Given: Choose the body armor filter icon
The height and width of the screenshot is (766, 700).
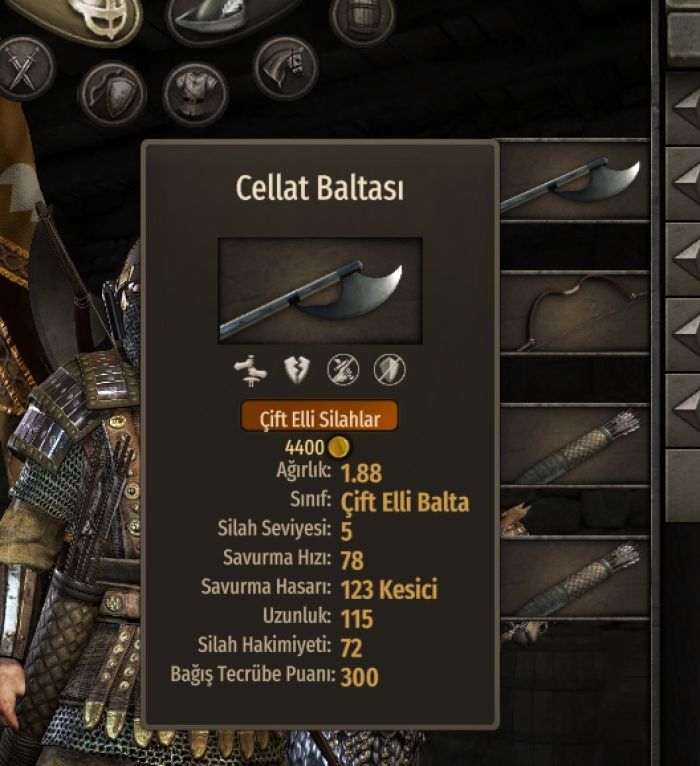Looking at the screenshot, I should coord(196,94).
